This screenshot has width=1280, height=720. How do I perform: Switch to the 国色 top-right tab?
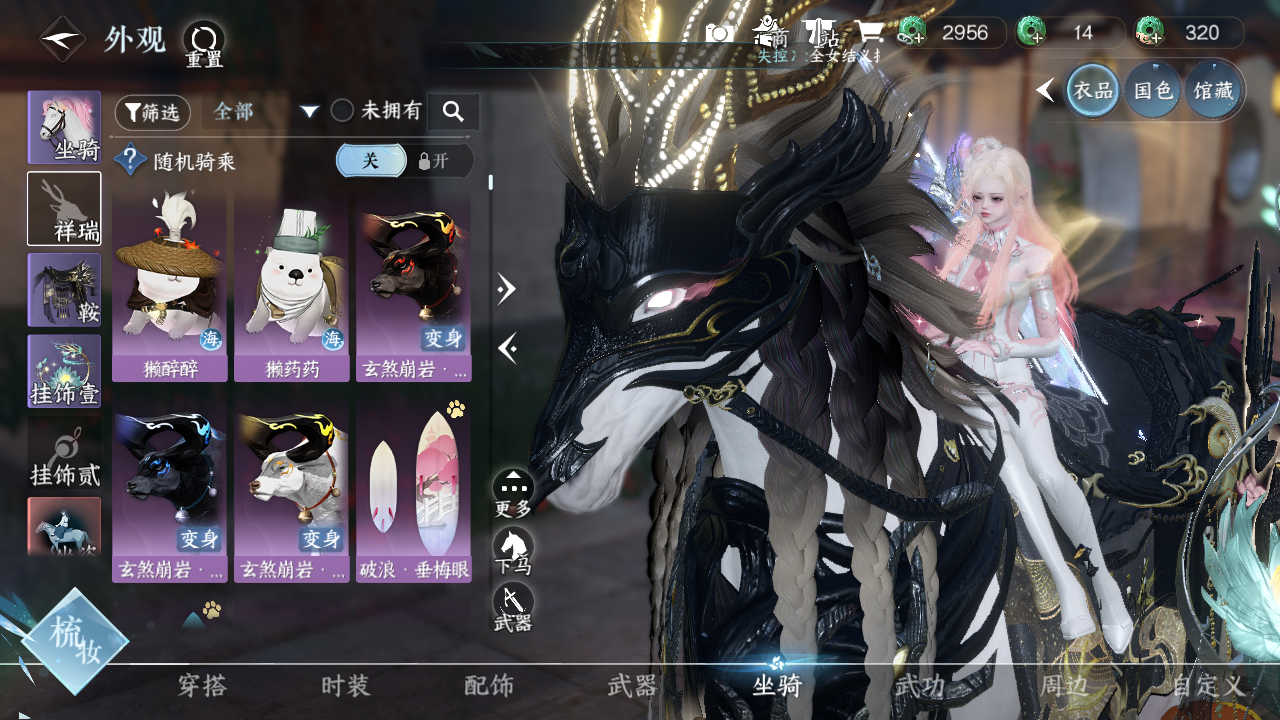tap(1152, 90)
